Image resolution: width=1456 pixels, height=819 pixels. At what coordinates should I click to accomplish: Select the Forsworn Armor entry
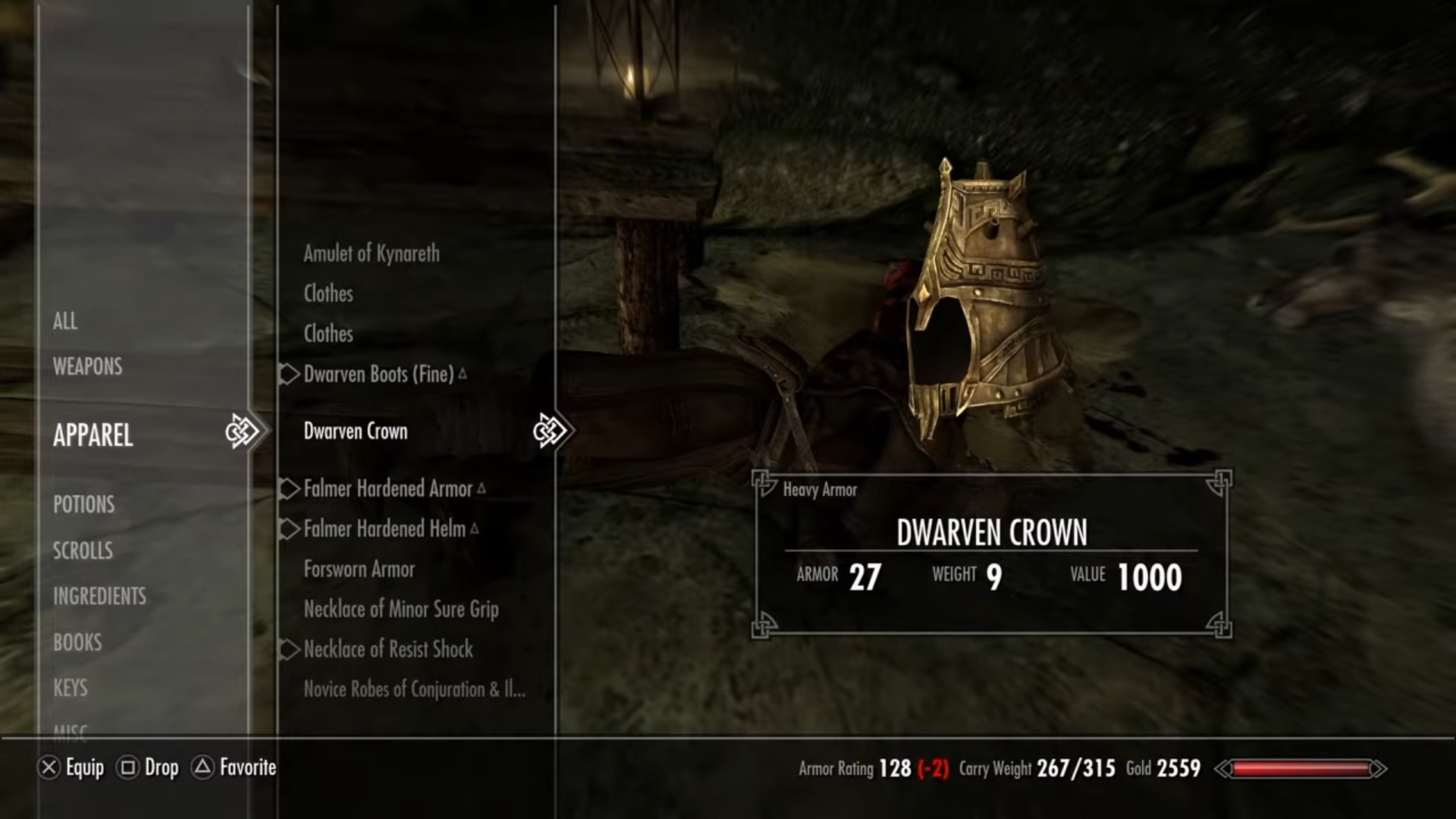(x=359, y=569)
